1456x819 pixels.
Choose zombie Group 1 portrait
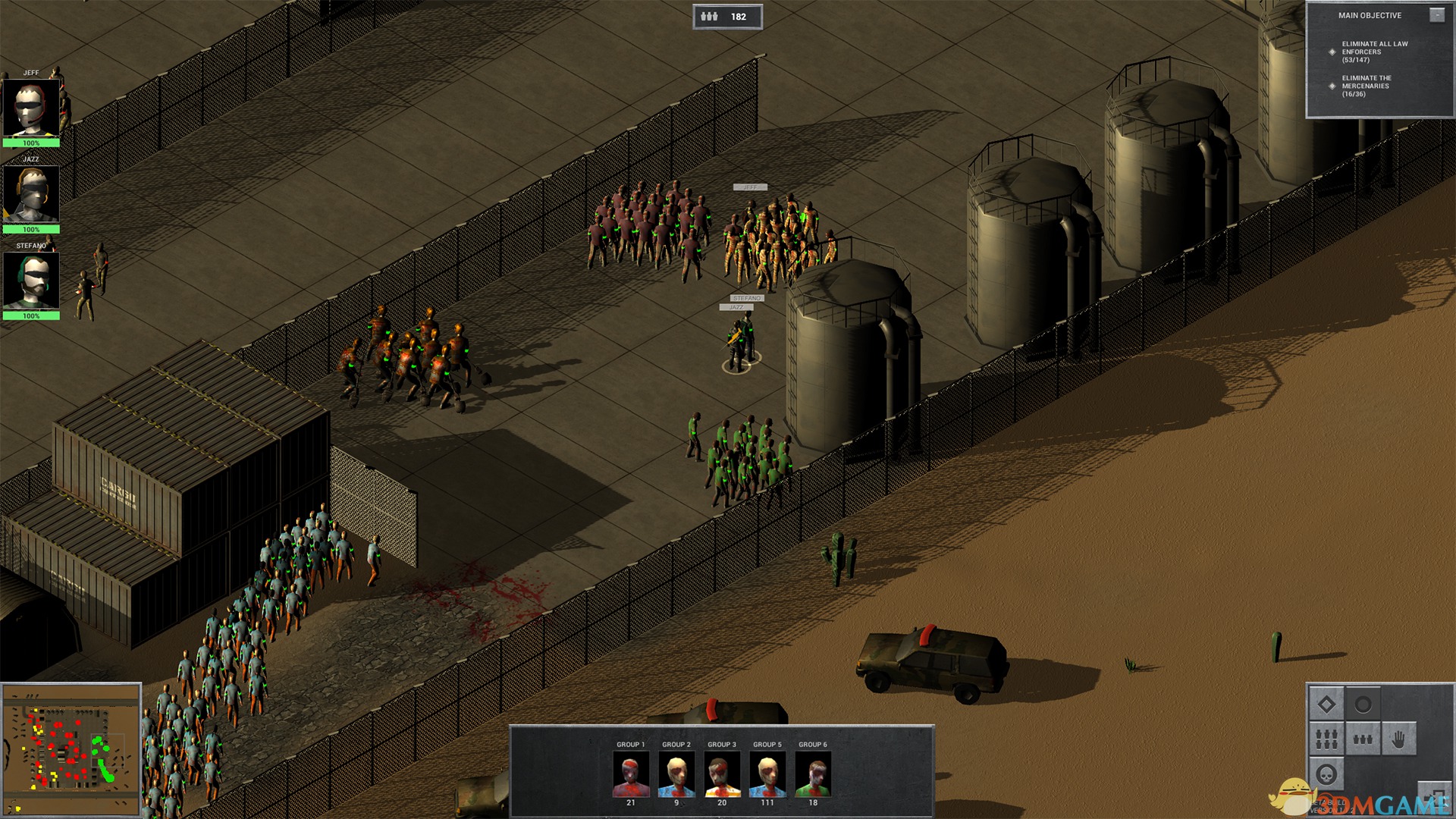tap(631, 774)
